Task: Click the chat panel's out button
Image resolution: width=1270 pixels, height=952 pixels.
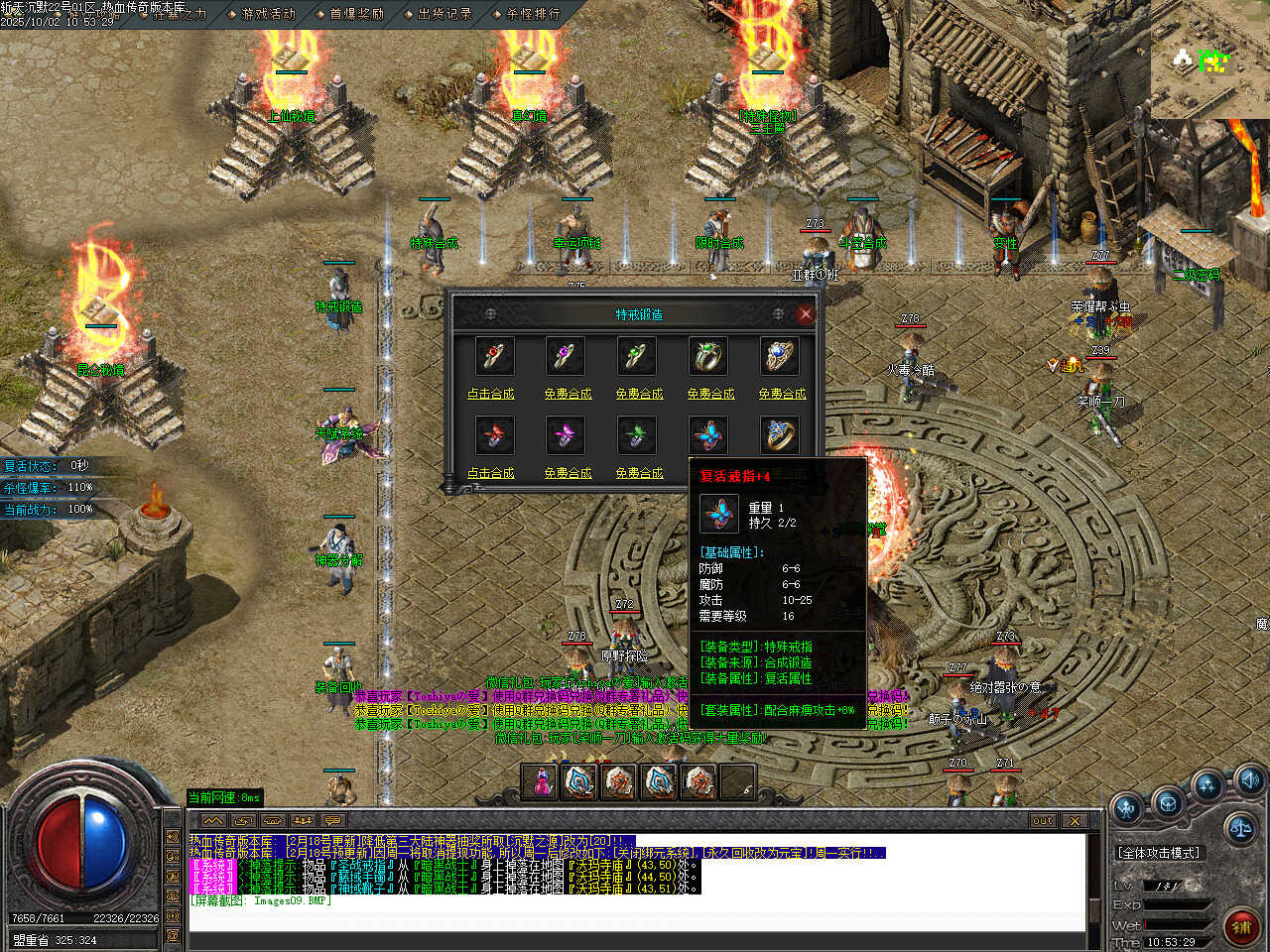Action: (1042, 821)
